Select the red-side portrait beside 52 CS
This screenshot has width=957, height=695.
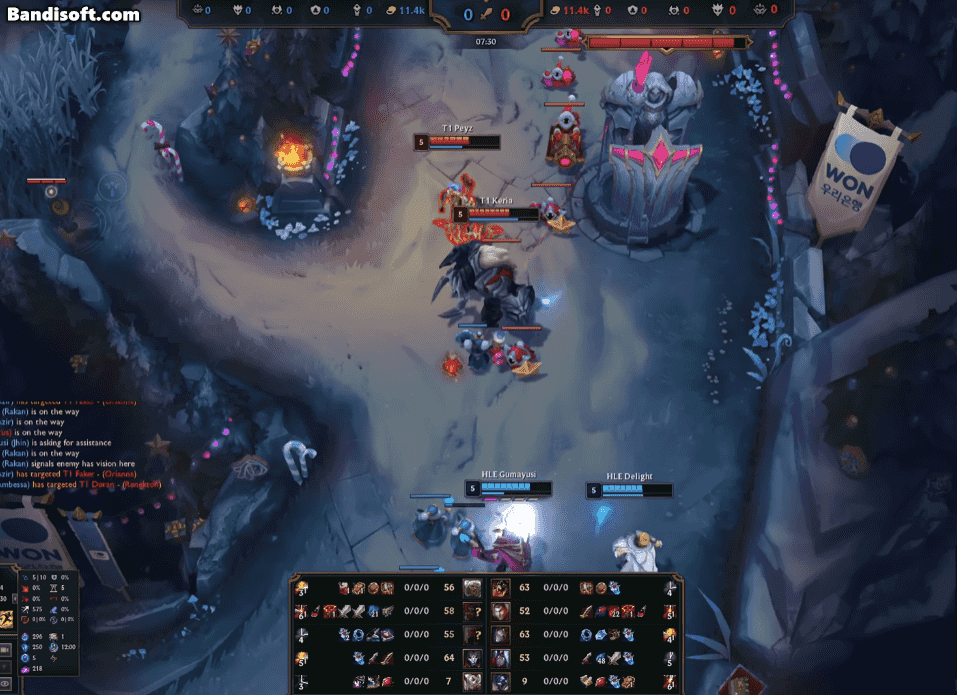501,611
